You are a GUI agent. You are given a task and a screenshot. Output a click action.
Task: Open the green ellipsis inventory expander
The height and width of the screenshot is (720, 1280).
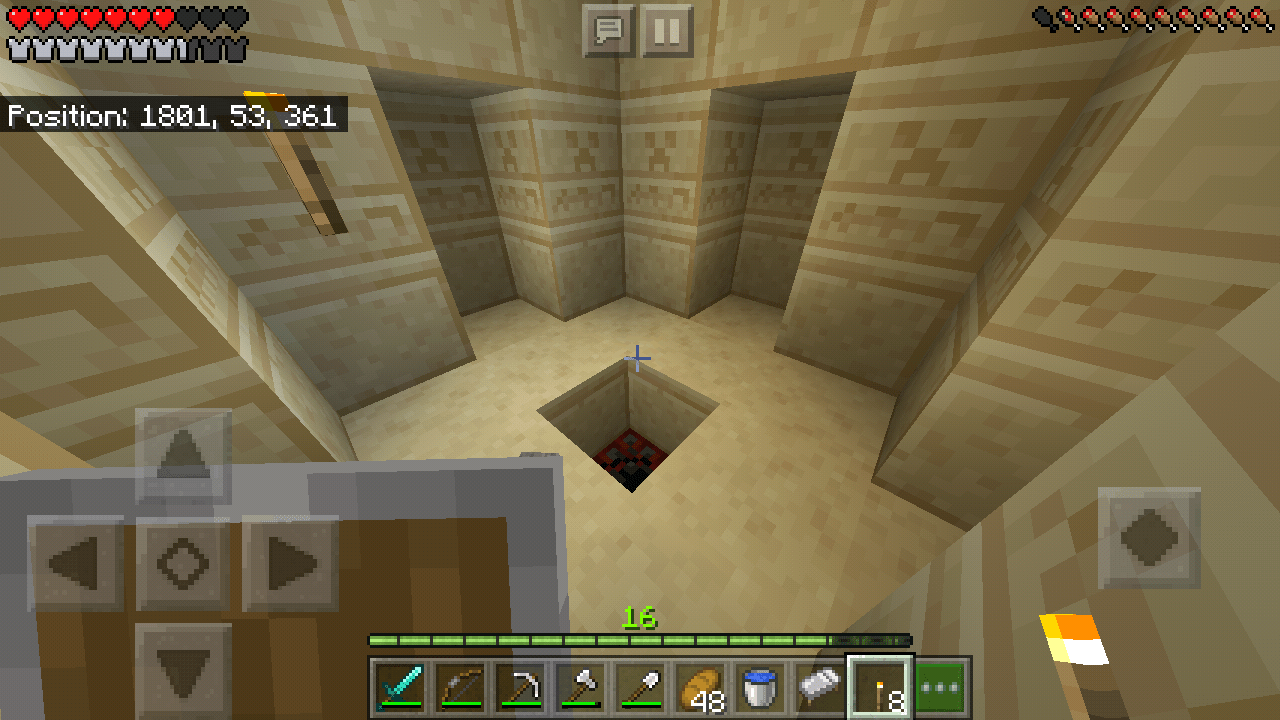[941, 688]
